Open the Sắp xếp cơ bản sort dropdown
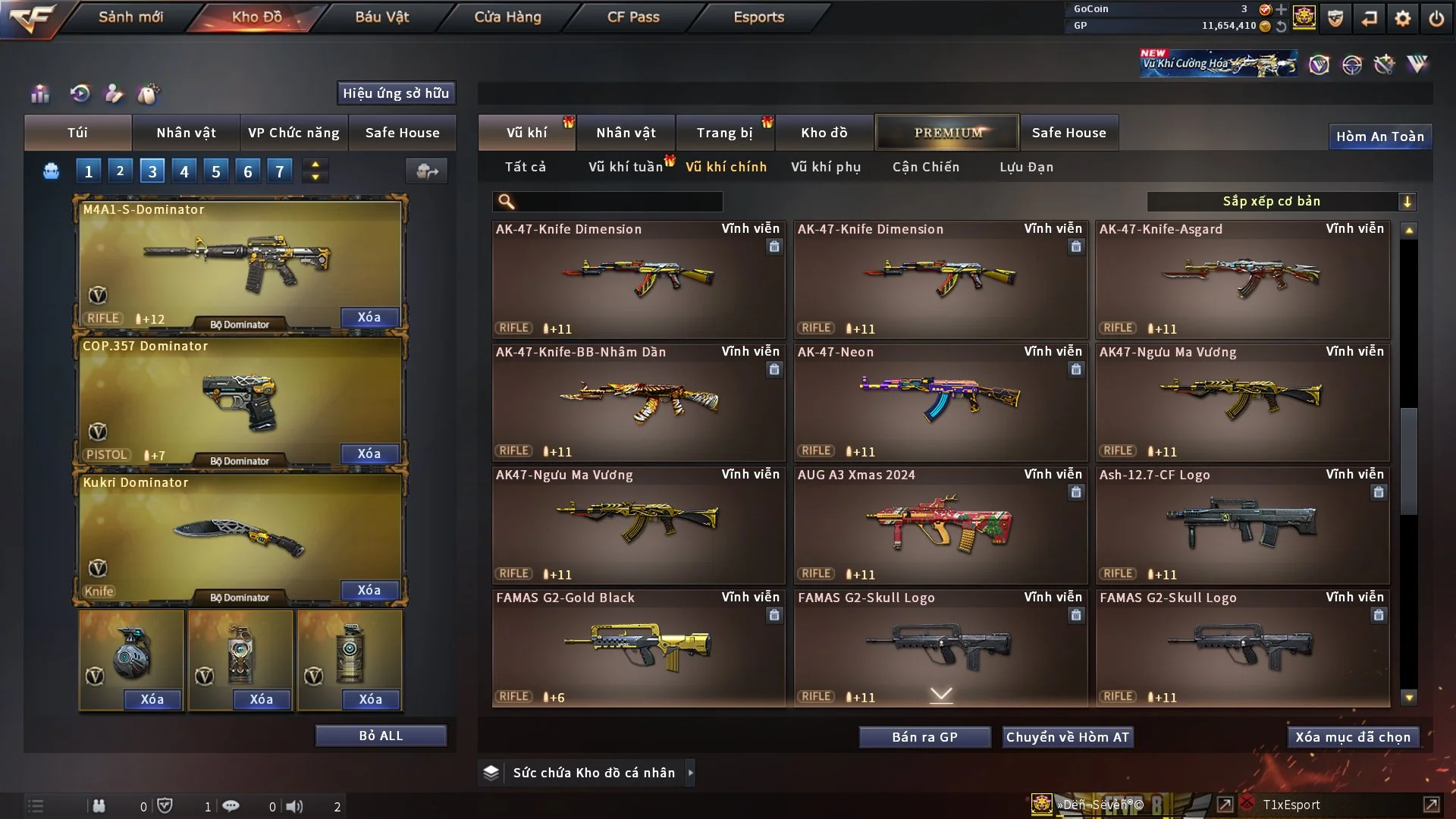 pyautogui.click(x=1281, y=202)
